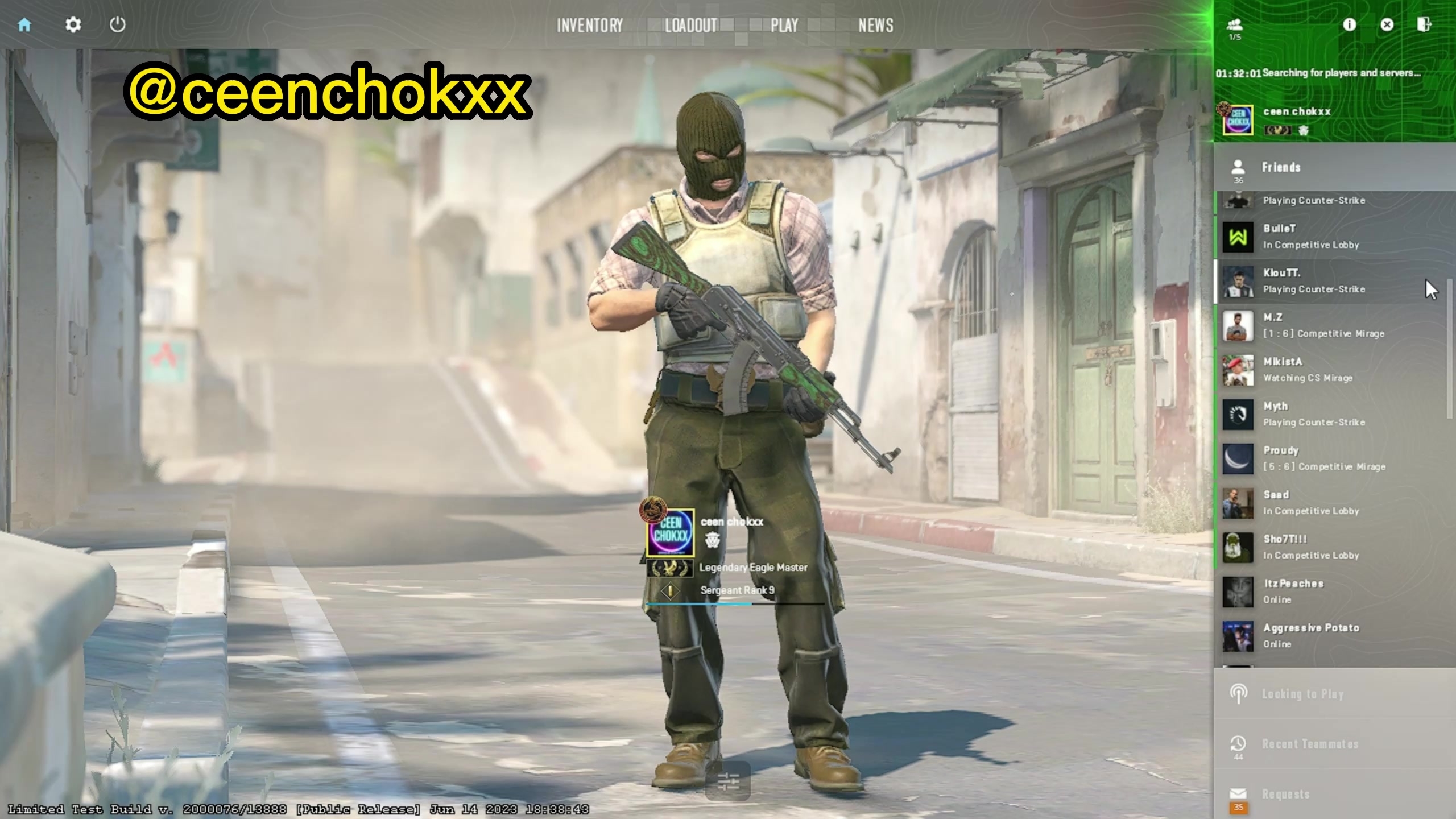Open the settings gear icon
Image resolution: width=1456 pixels, height=819 pixels.
tap(72, 25)
